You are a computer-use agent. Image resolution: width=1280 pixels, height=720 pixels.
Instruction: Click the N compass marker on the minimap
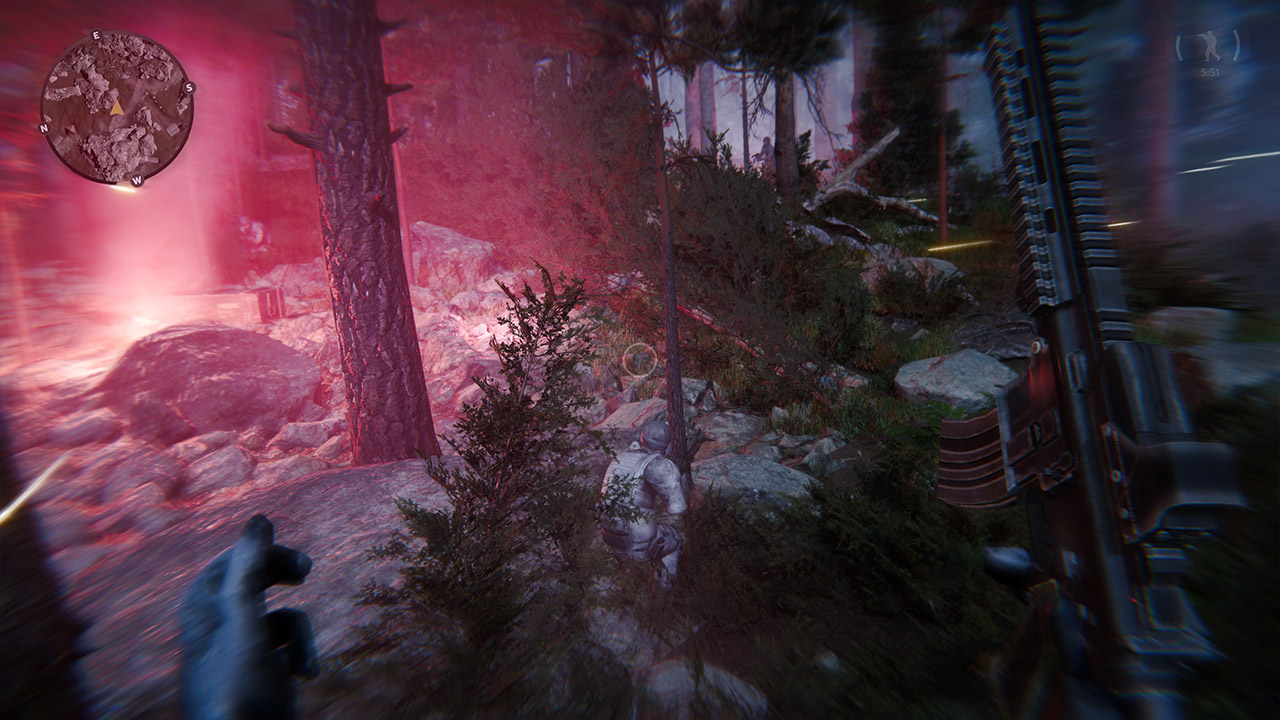[x=44, y=129]
